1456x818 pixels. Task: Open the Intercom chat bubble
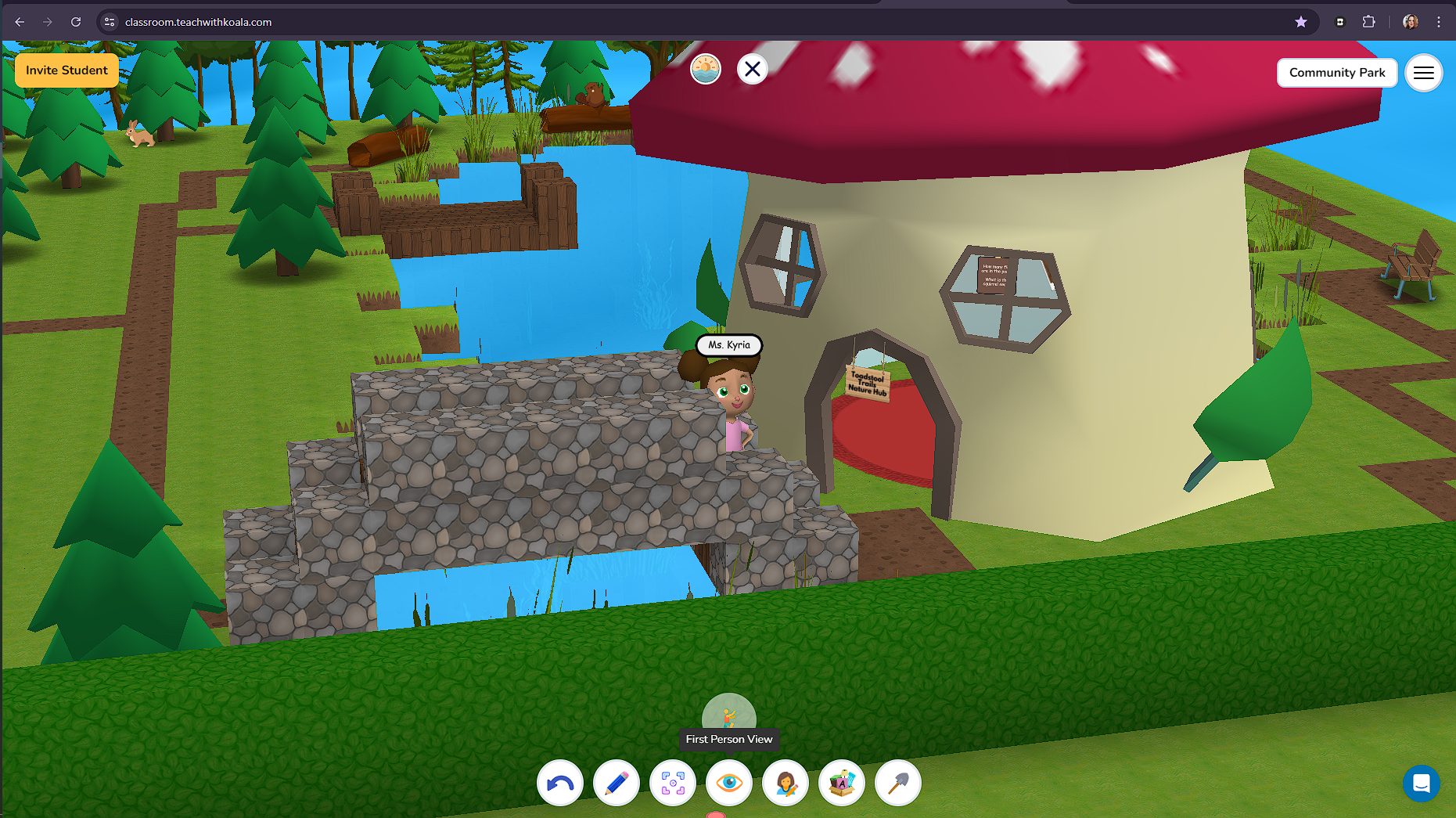pyautogui.click(x=1422, y=784)
